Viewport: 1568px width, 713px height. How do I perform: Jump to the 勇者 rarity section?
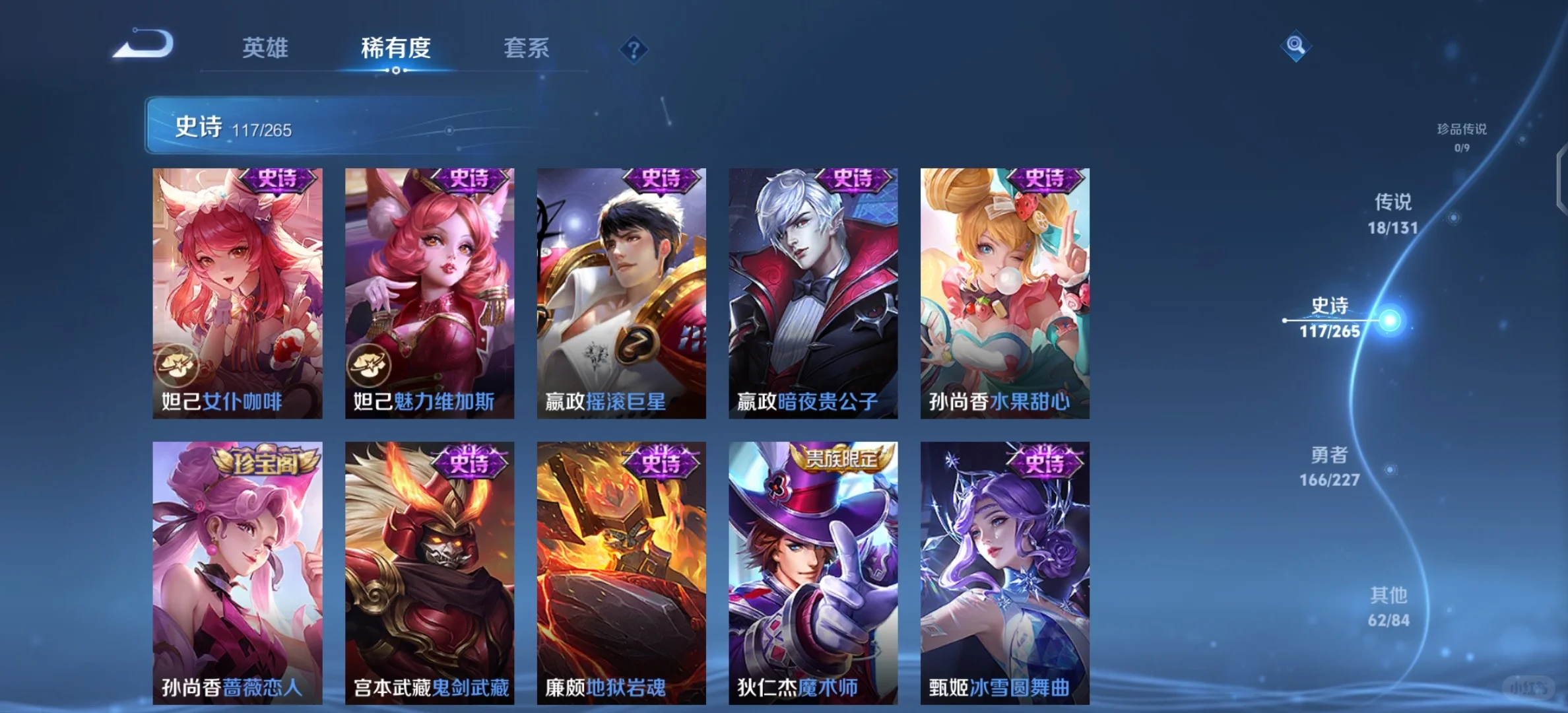(x=1330, y=466)
